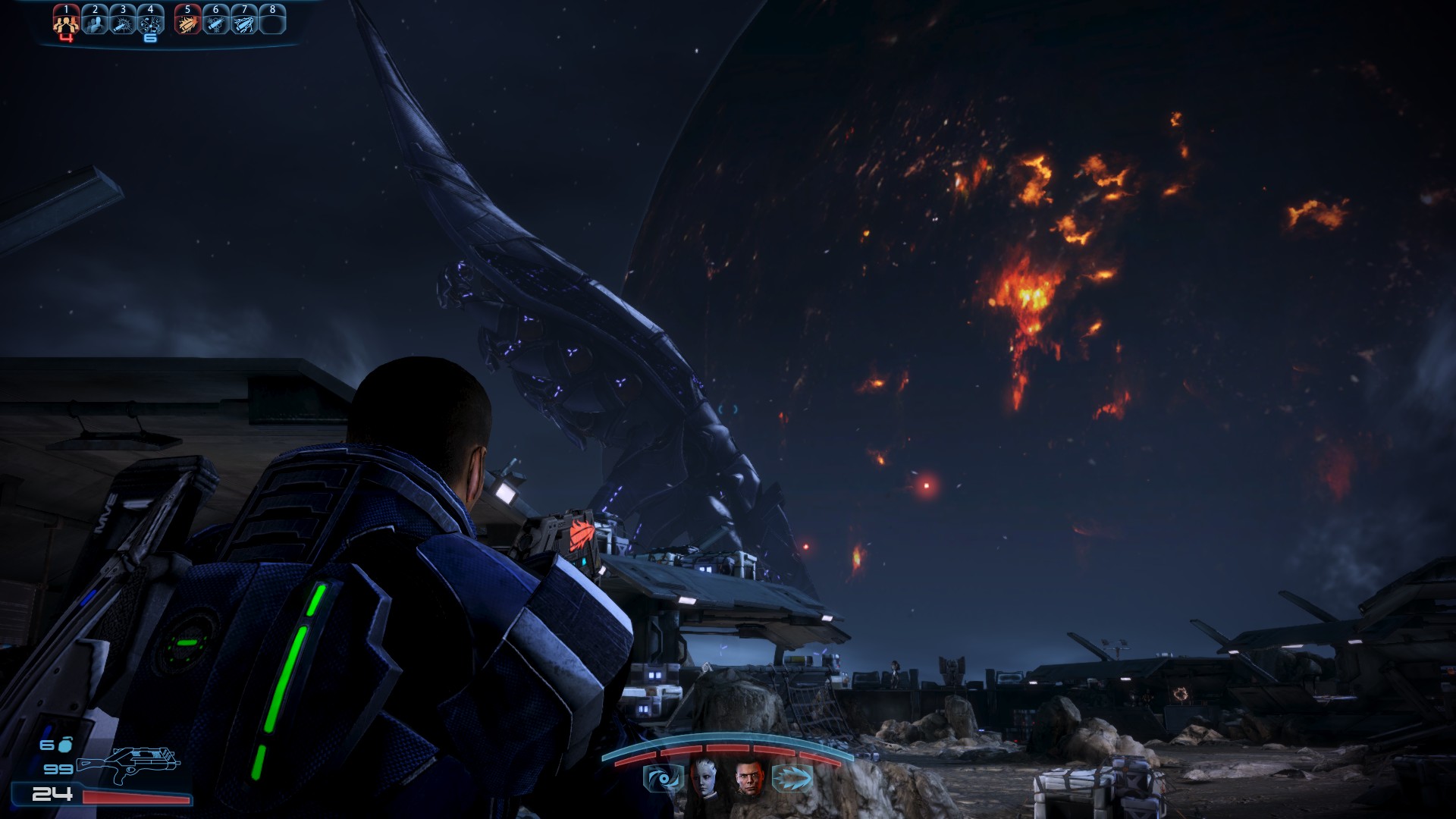Trigger the starburst power in quickslot 4

tap(150, 21)
